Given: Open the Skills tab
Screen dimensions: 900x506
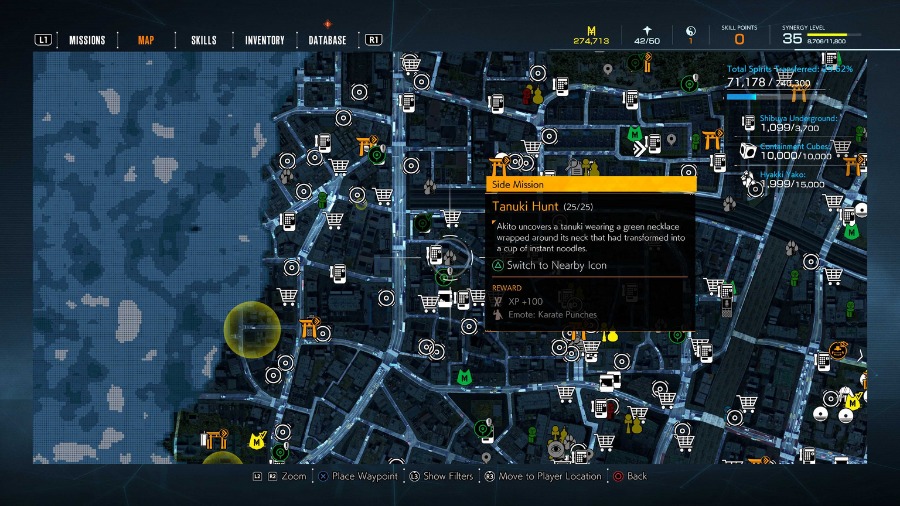Looking at the screenshot, I should point(203,40).
